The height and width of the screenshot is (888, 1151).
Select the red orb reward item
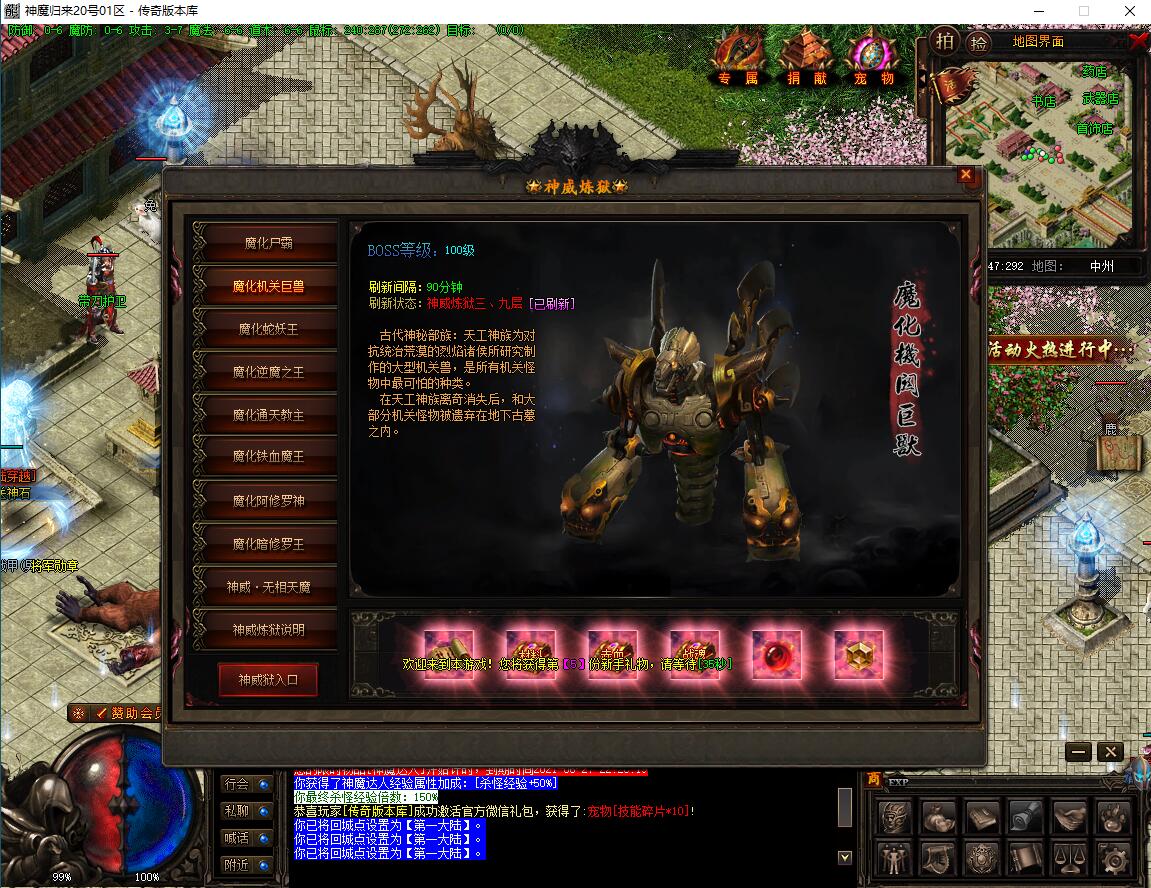click(x=777, y=655)
